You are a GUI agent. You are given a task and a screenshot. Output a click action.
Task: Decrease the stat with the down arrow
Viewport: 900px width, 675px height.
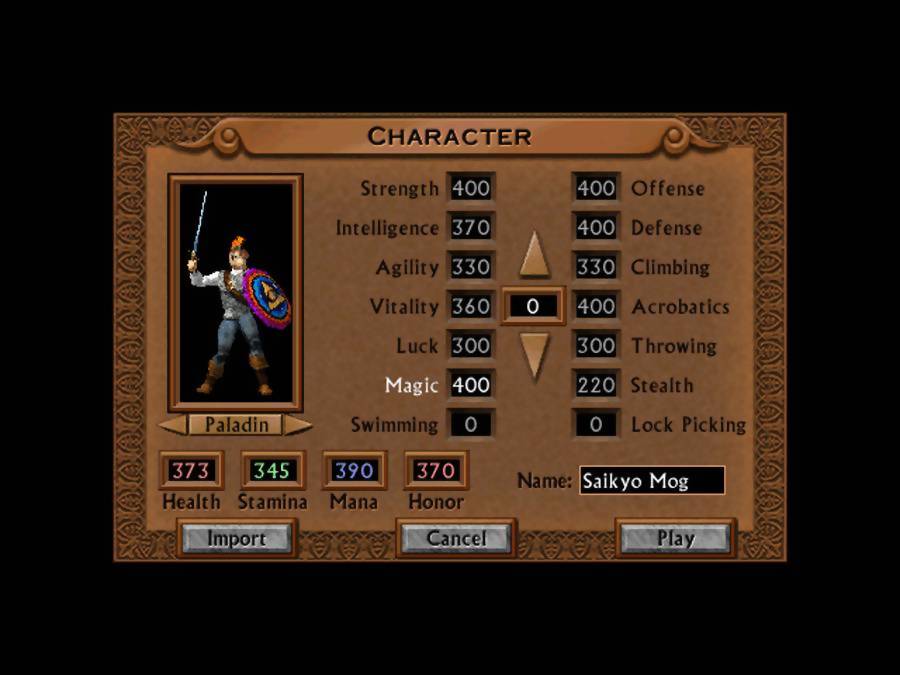[535, 354]
